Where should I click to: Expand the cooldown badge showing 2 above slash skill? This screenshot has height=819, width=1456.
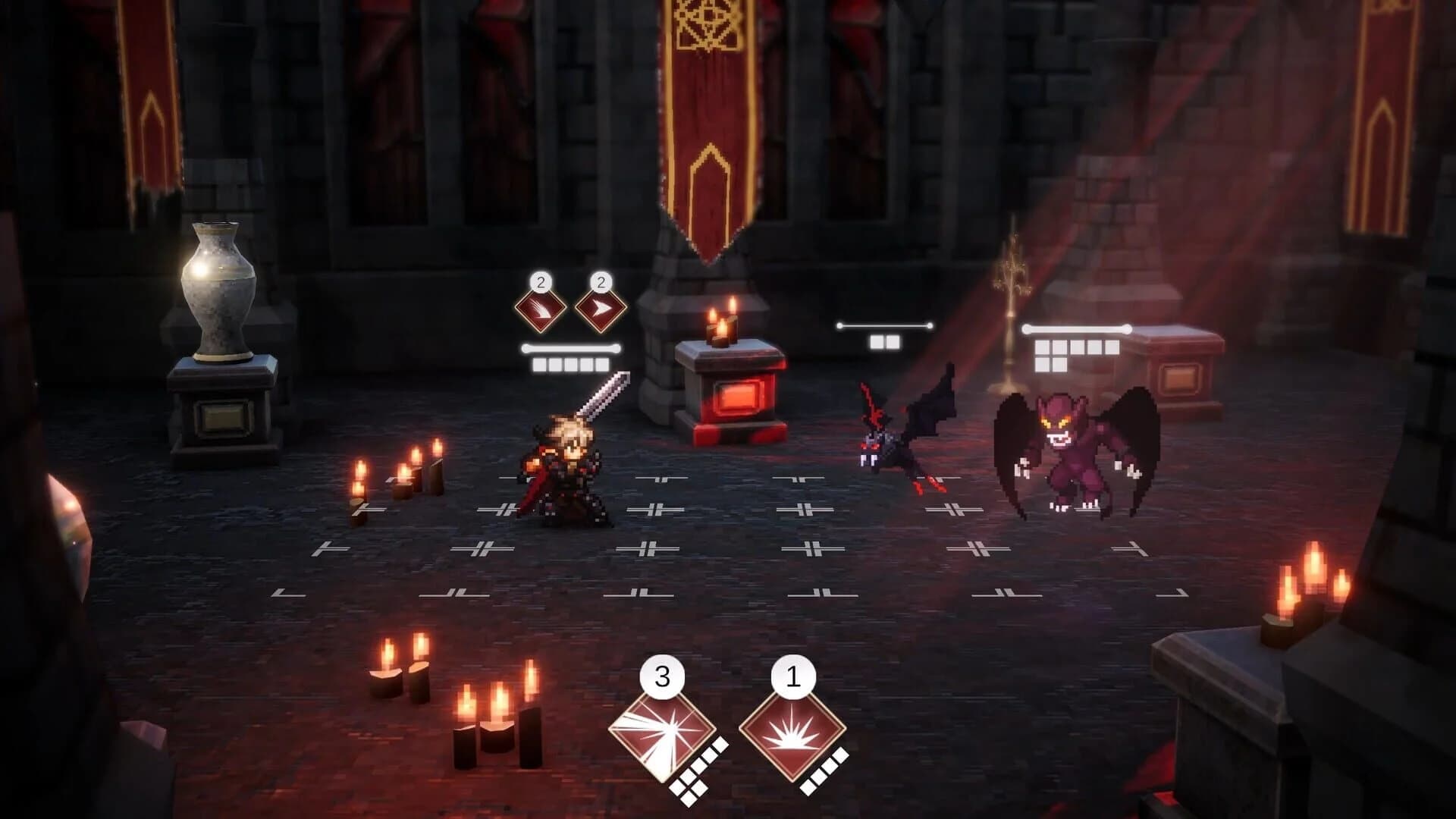click(x=540, y=284)
